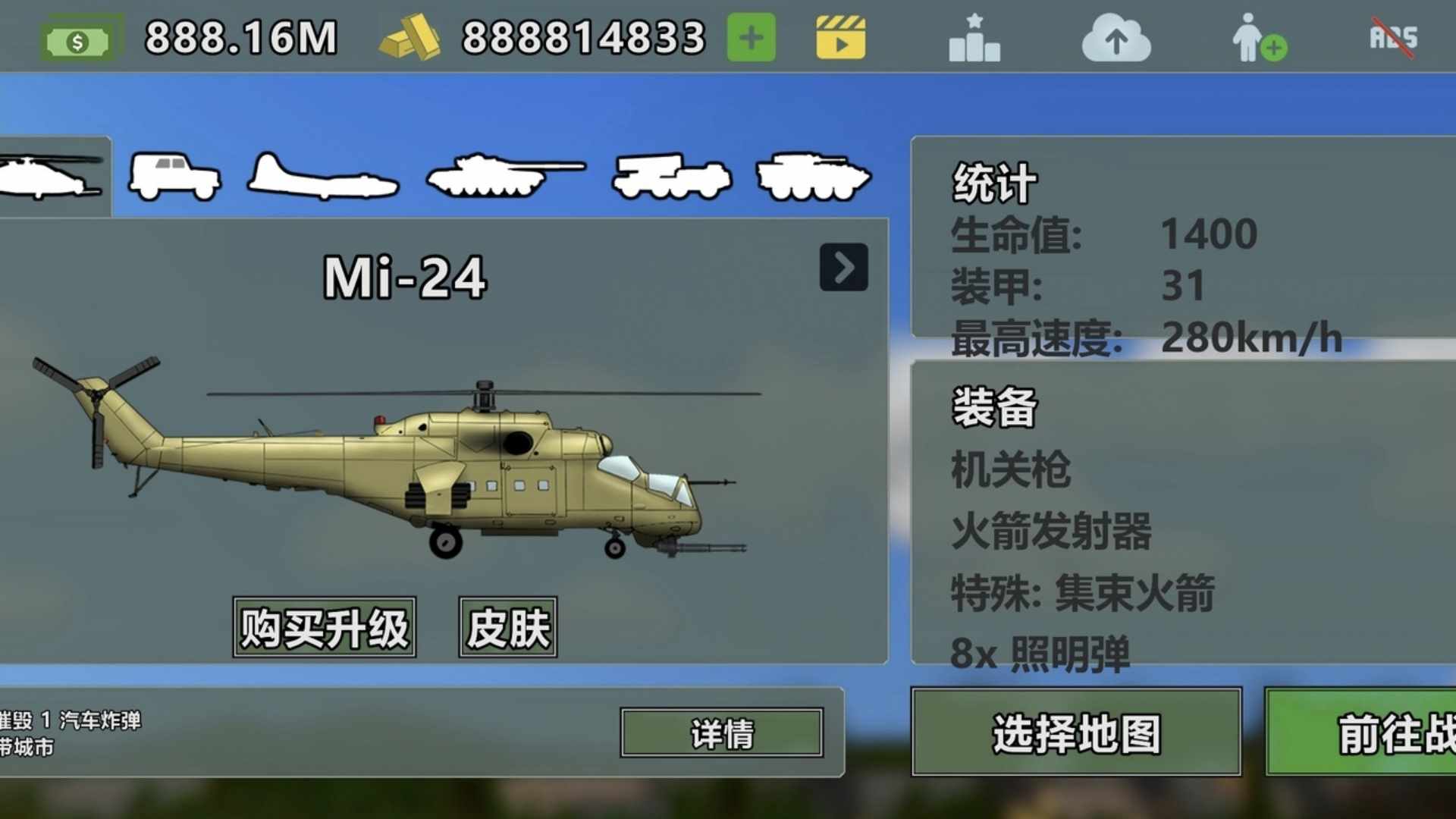Open the 皮肤 skins menu
Viewport: 1456px width, 819px height.
(507, 628)
